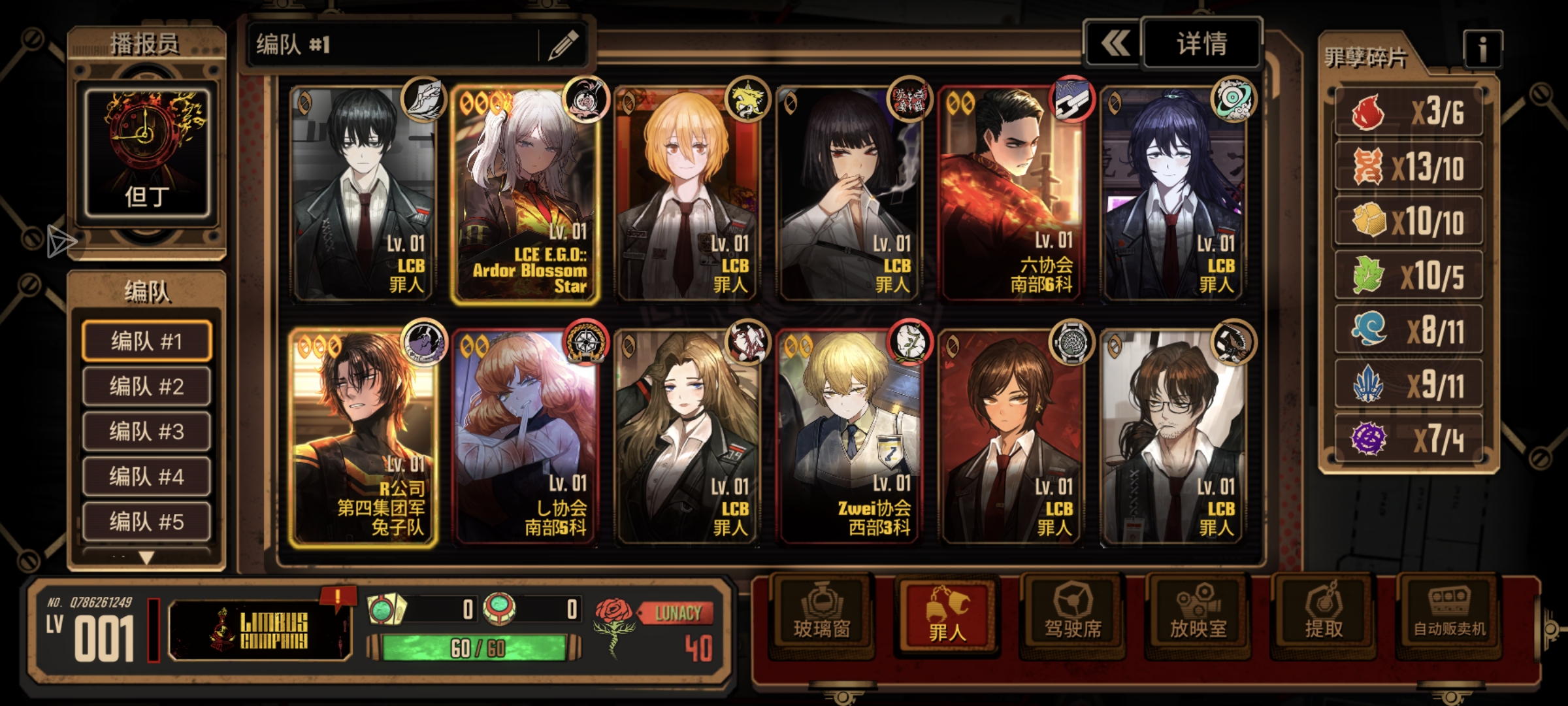
Task: Select LCE E.G.O Ardor Blossom Star card
Action: (525, 195)
